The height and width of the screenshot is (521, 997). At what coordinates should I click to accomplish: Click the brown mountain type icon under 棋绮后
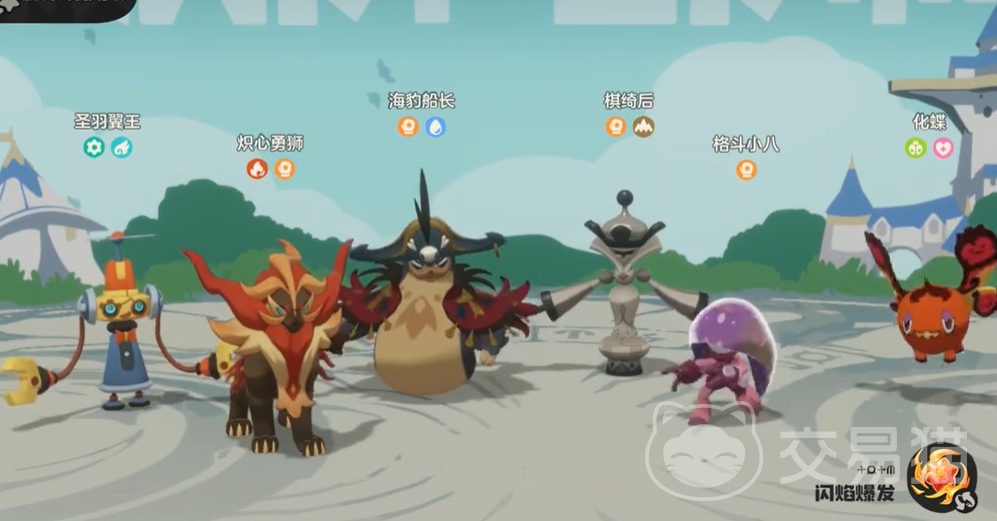pyautogui.click(x=643, y=127)
